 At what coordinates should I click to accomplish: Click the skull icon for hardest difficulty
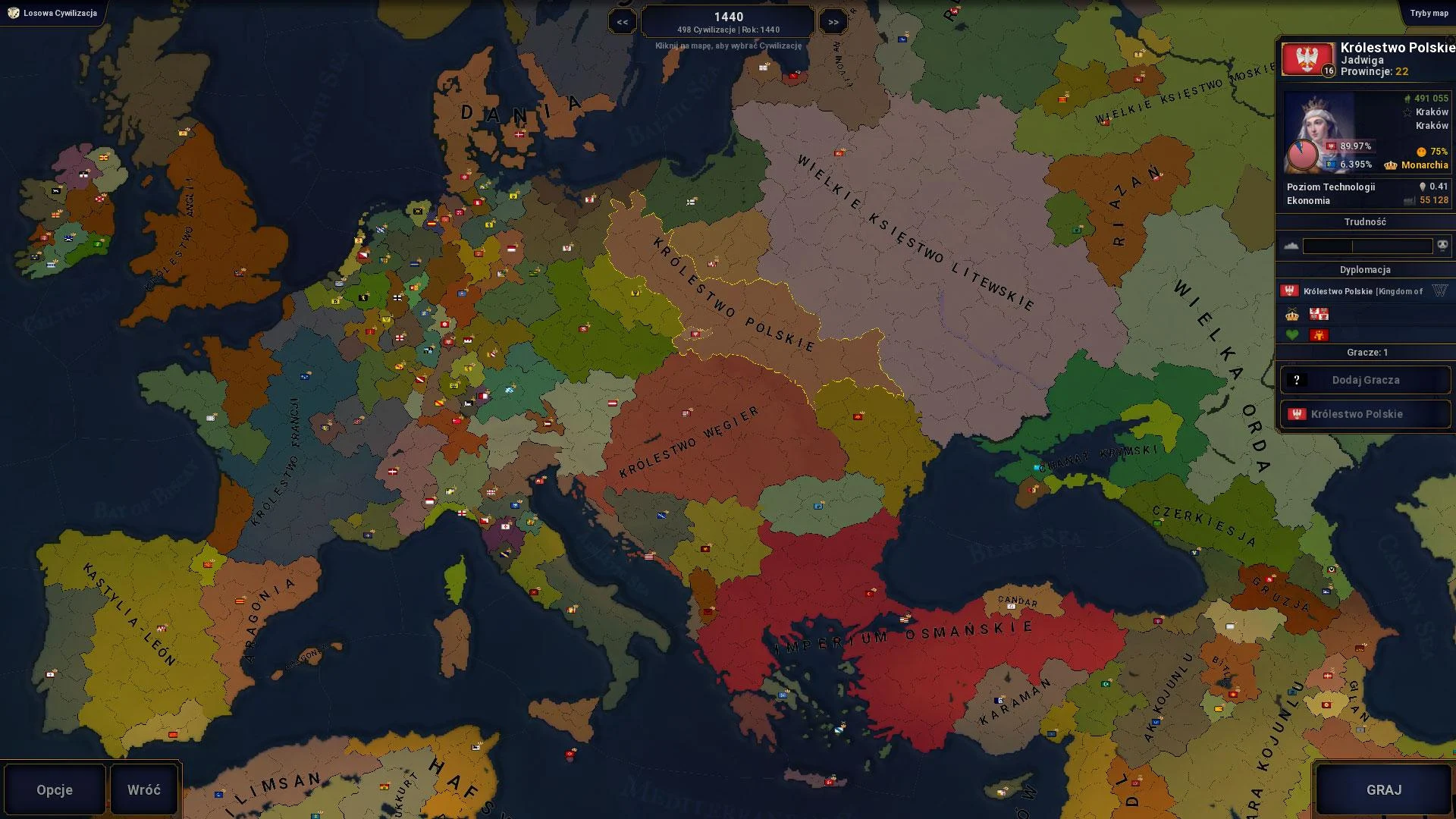(1443, 245)
